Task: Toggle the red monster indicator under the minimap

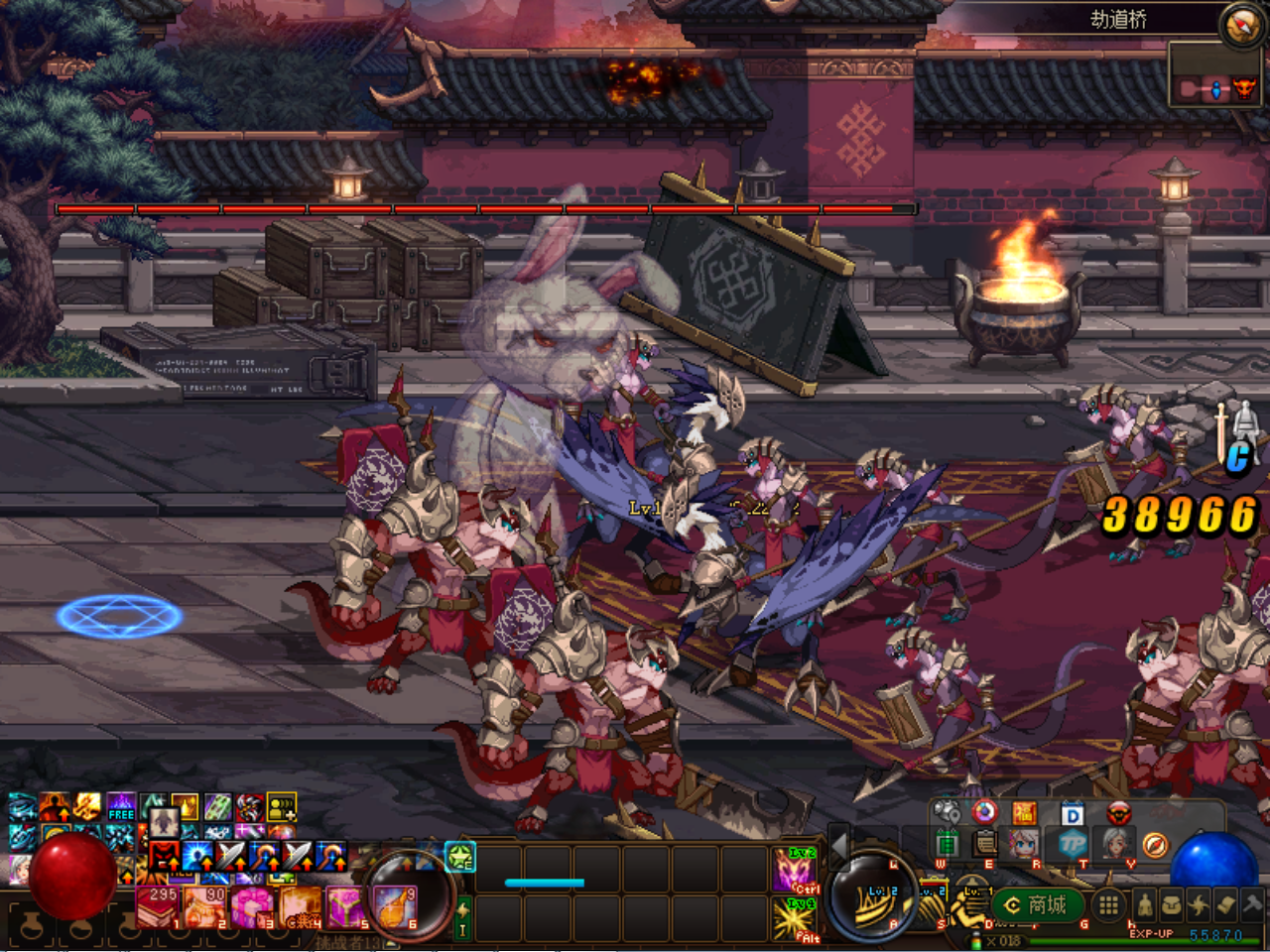Action: pyautogui.click(x=1244, y=90)
